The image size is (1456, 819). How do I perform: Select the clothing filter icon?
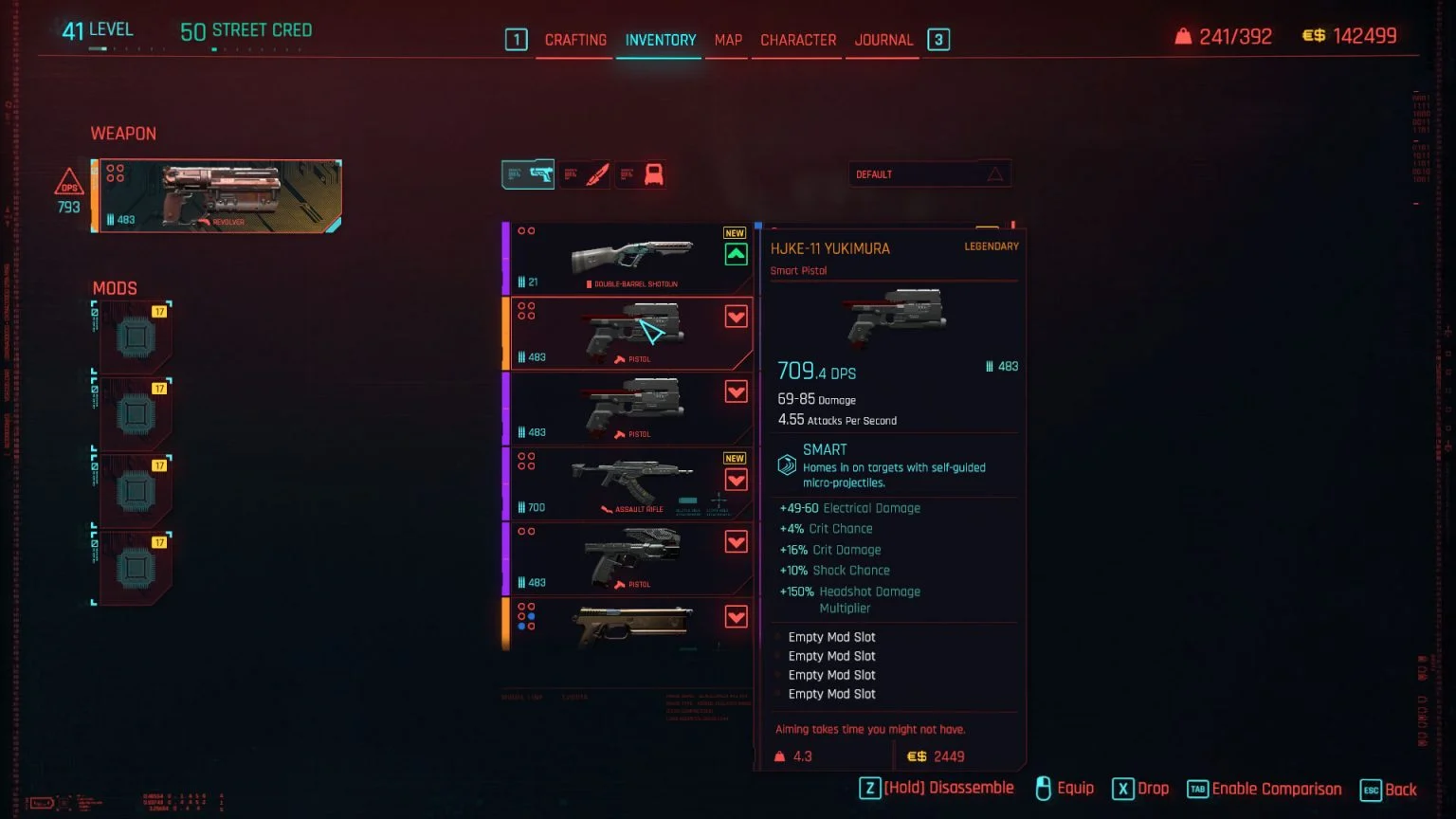click(x=641, y=173)
